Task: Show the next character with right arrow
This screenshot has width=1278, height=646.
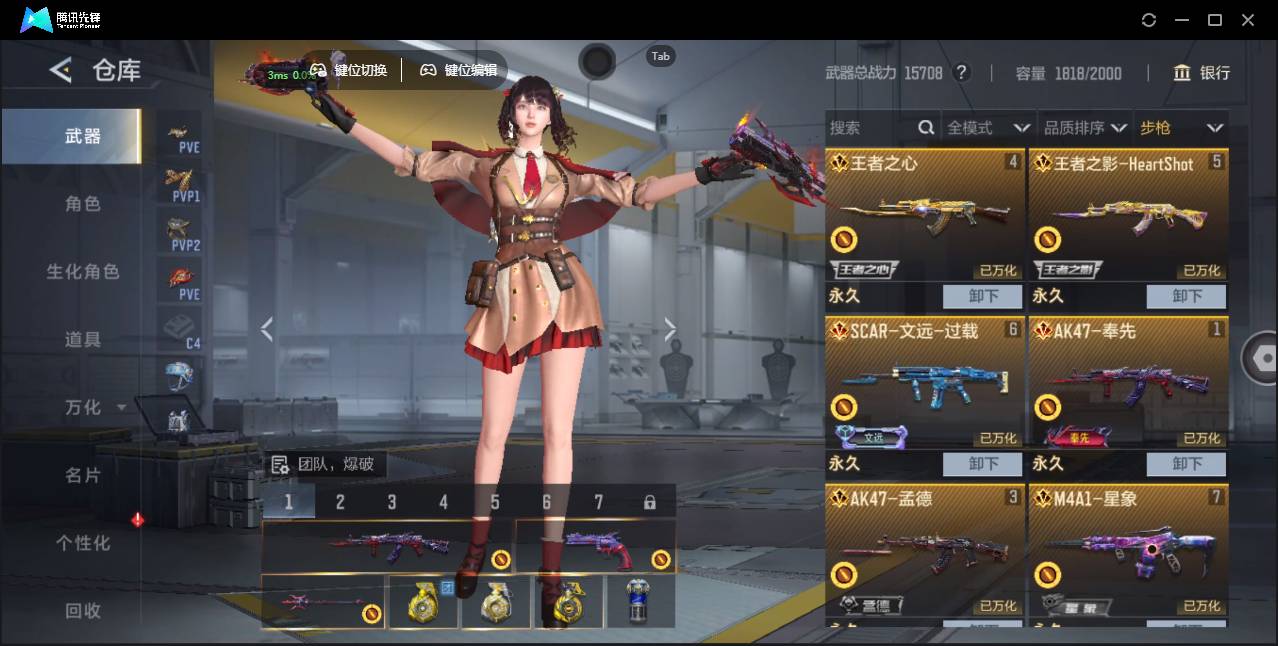Action: [x=670, y=329]
